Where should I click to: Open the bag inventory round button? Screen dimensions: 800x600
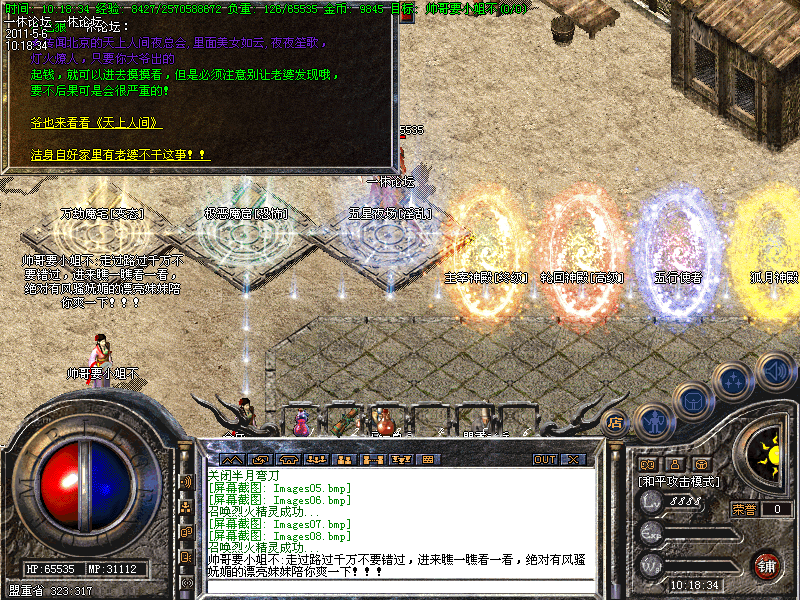pyautogui.click(x=692, y=400)
